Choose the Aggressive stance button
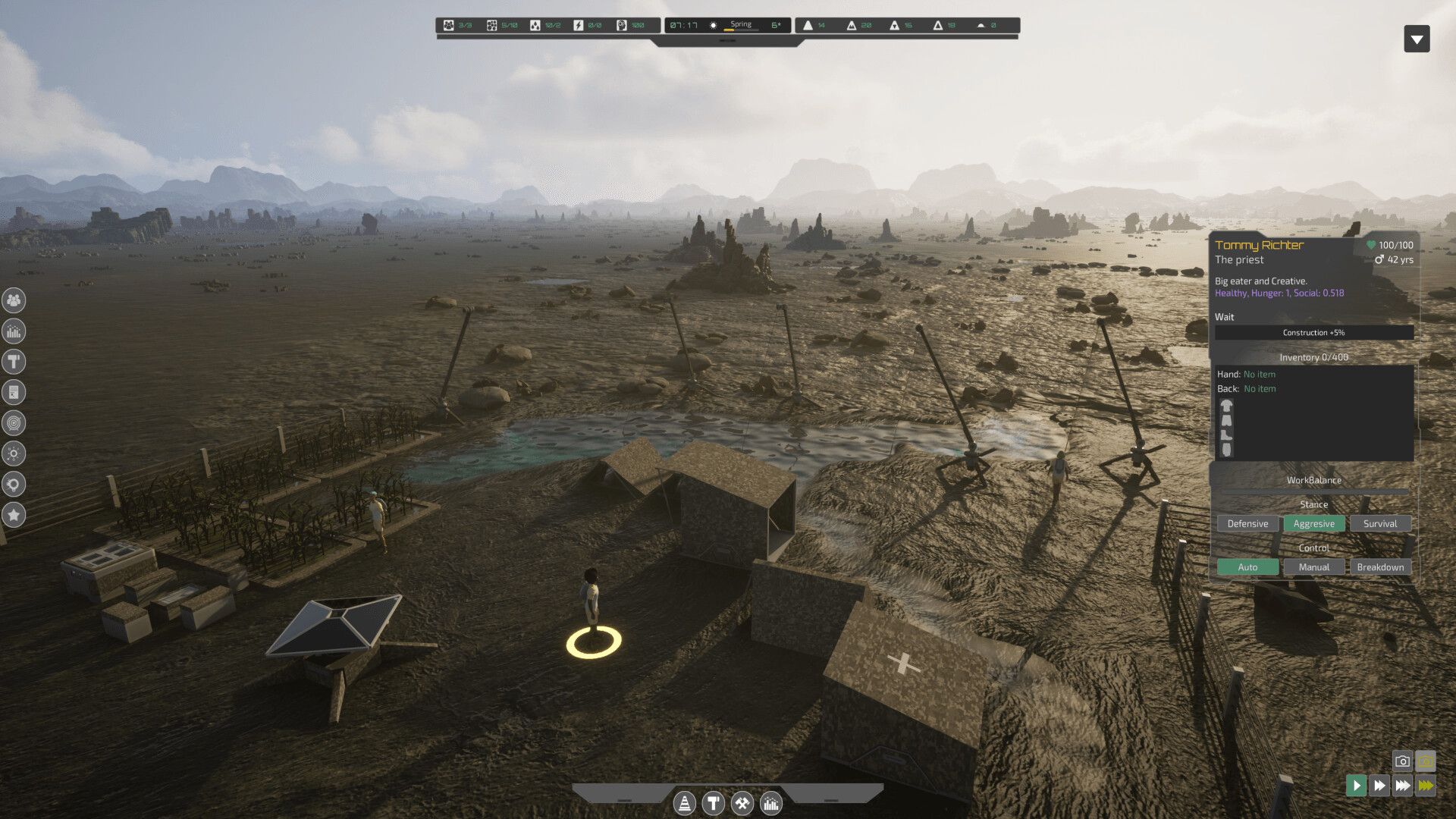 click(1313, 524)
